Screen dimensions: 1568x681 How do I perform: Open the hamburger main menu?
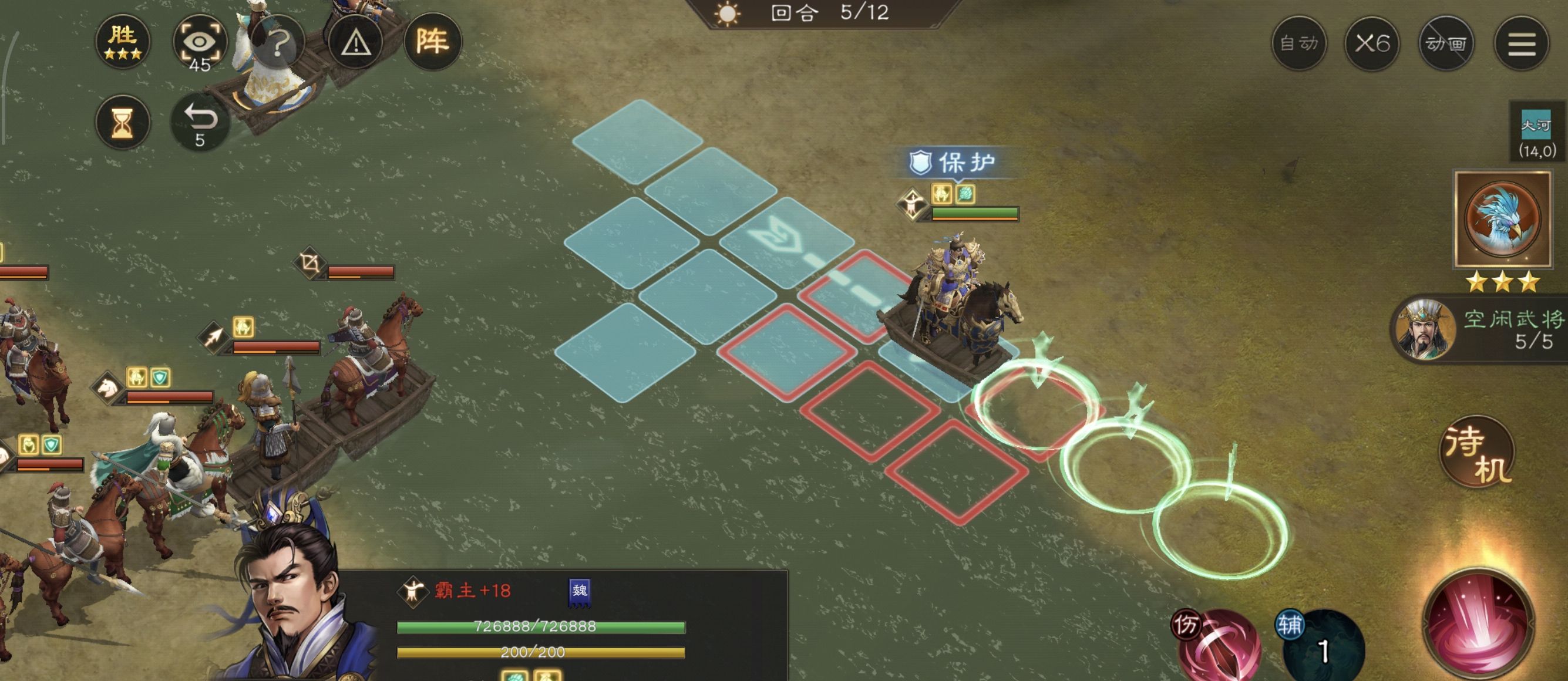pos(1521,43)
